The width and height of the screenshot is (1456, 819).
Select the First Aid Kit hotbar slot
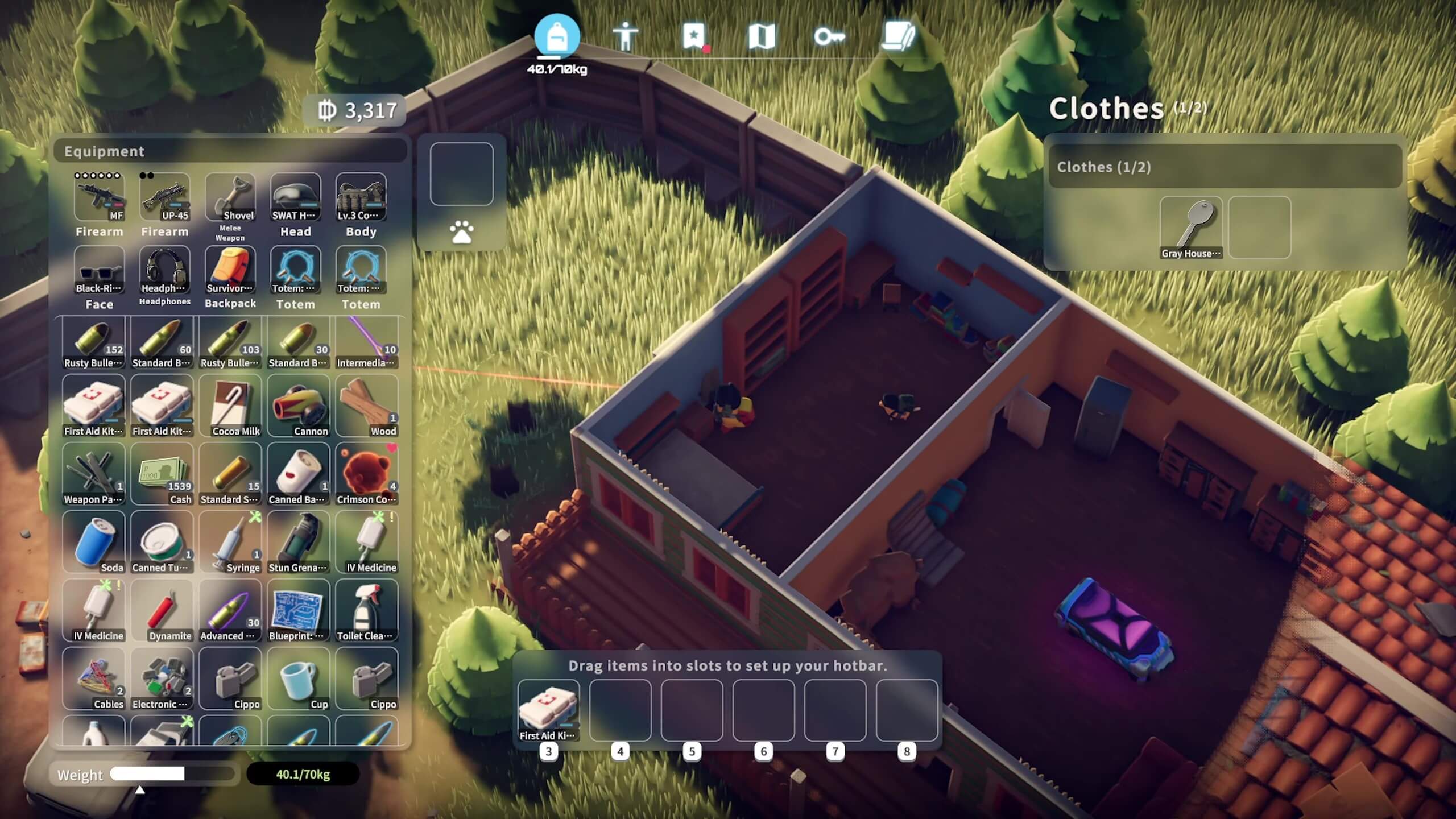(549, 710)
